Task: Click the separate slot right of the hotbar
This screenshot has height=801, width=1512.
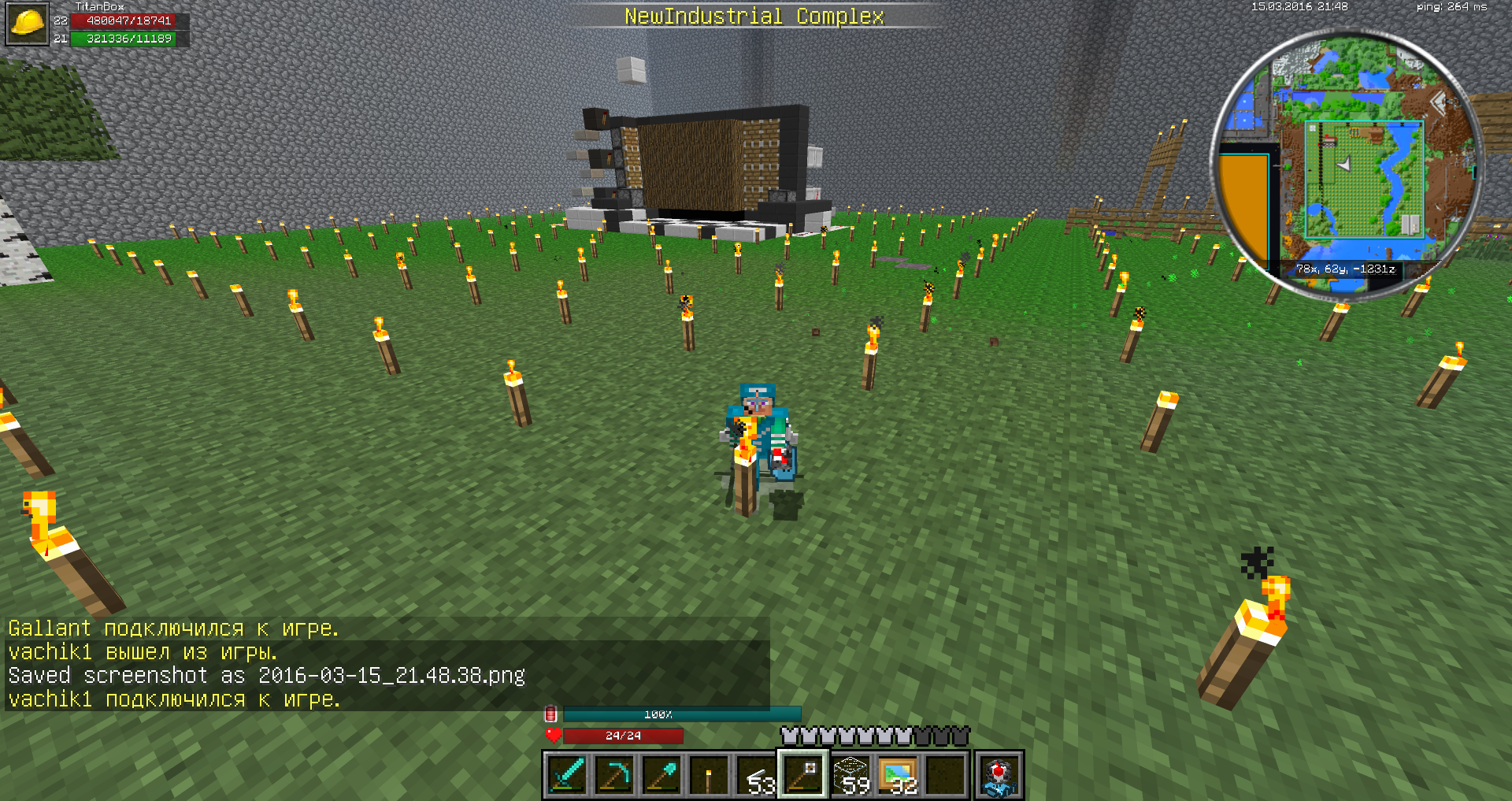Action: (999, 775)
